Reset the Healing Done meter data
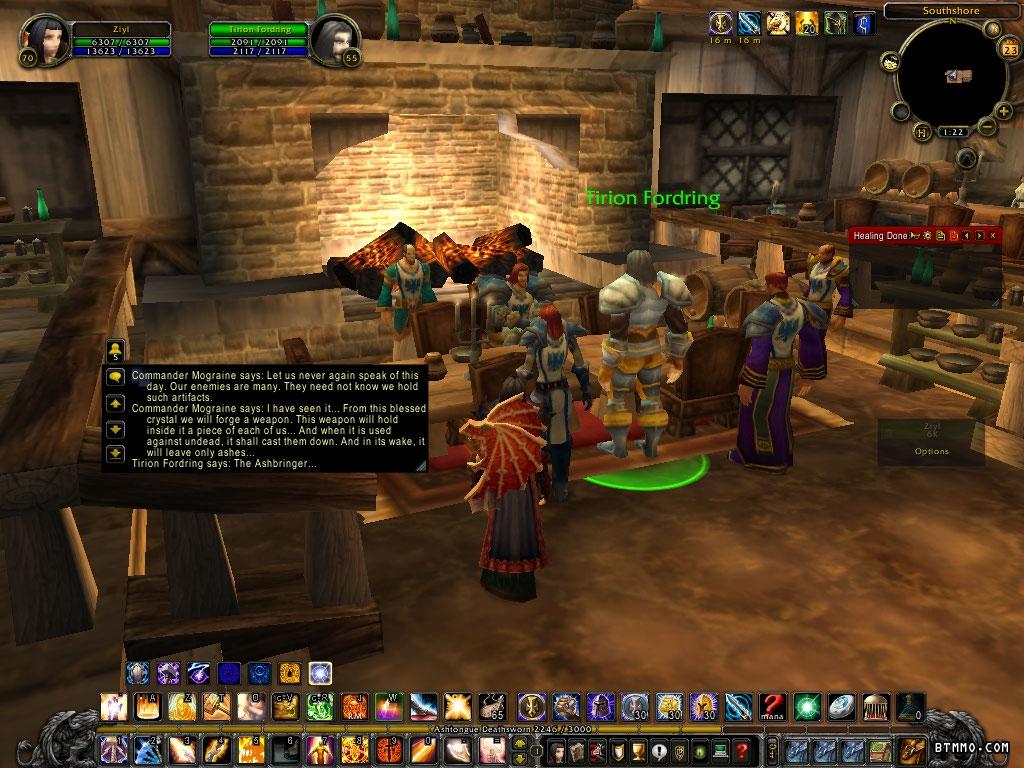This screenshot has height=768, width=1024. [x=954, y=235]
